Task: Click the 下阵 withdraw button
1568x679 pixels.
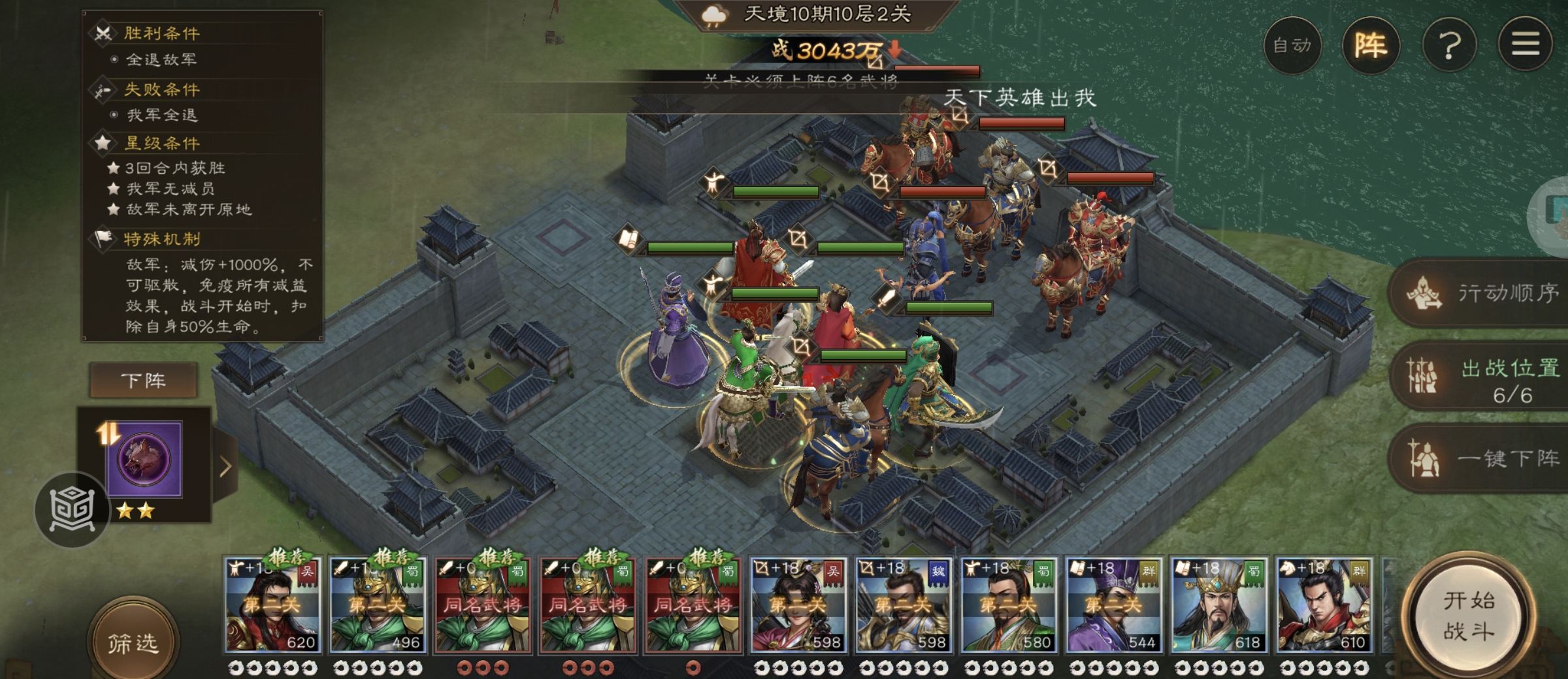Action: click(x=143, y=380)
